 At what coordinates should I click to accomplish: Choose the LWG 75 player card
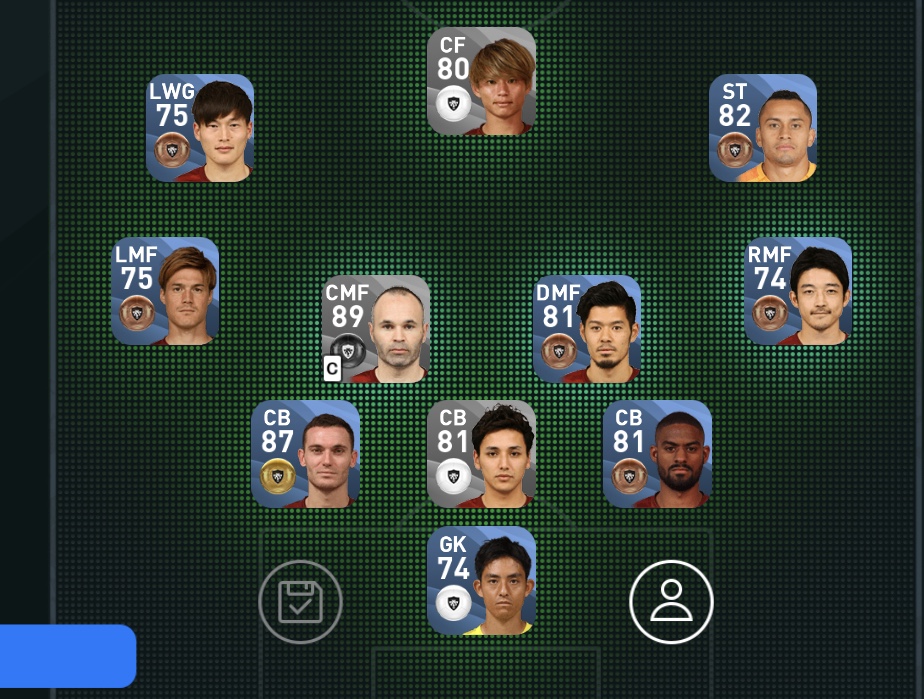pyautogui.click(x=200, y=128)
